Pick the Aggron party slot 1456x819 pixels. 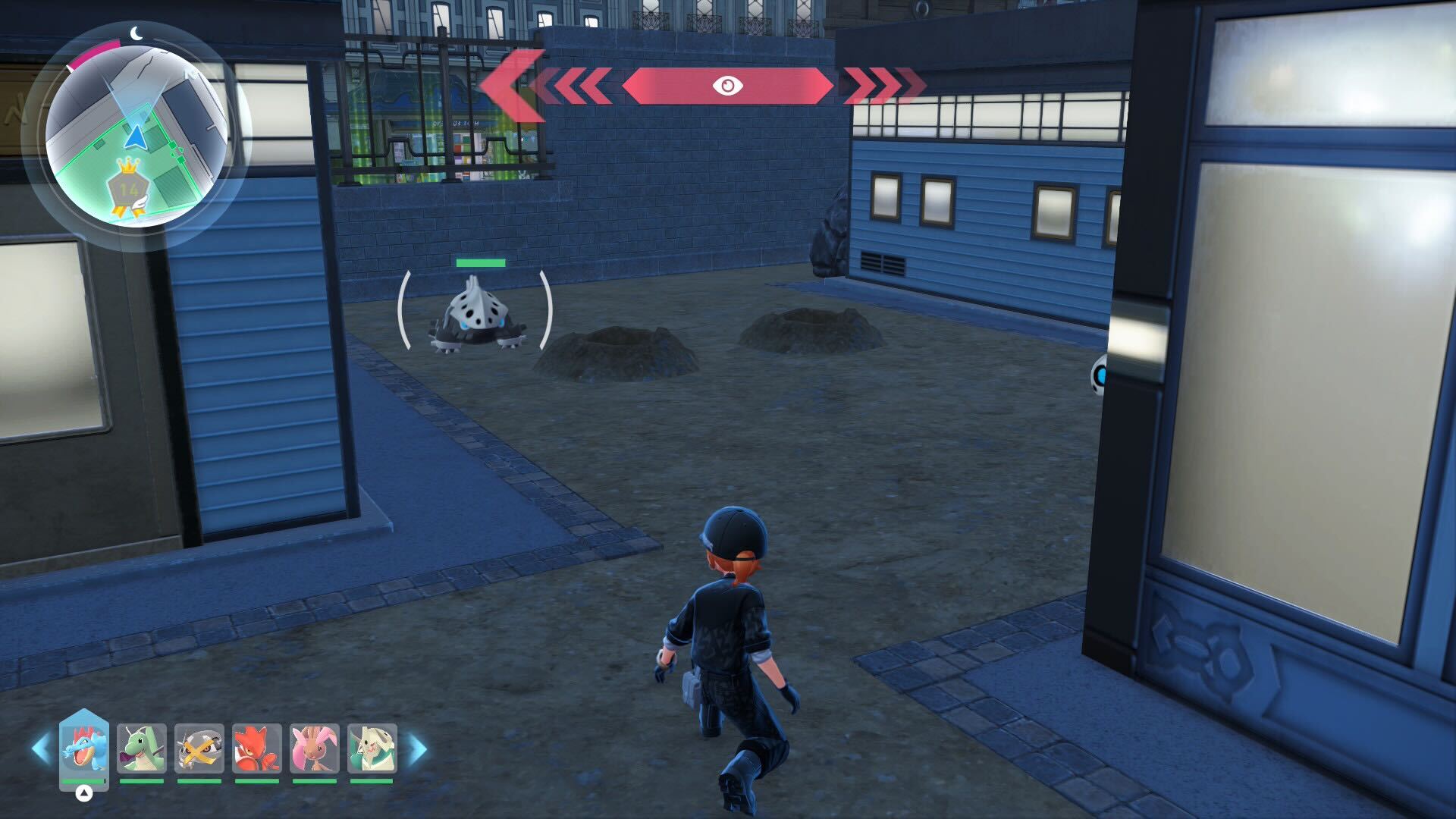[x=199, y=748]
